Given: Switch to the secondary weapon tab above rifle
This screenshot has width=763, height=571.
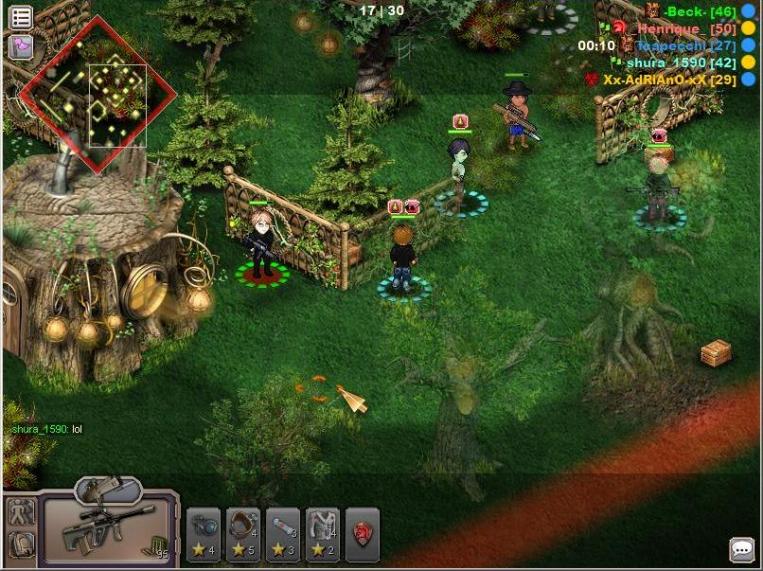Looking at the screenshot, I should (x=107, y=490).
